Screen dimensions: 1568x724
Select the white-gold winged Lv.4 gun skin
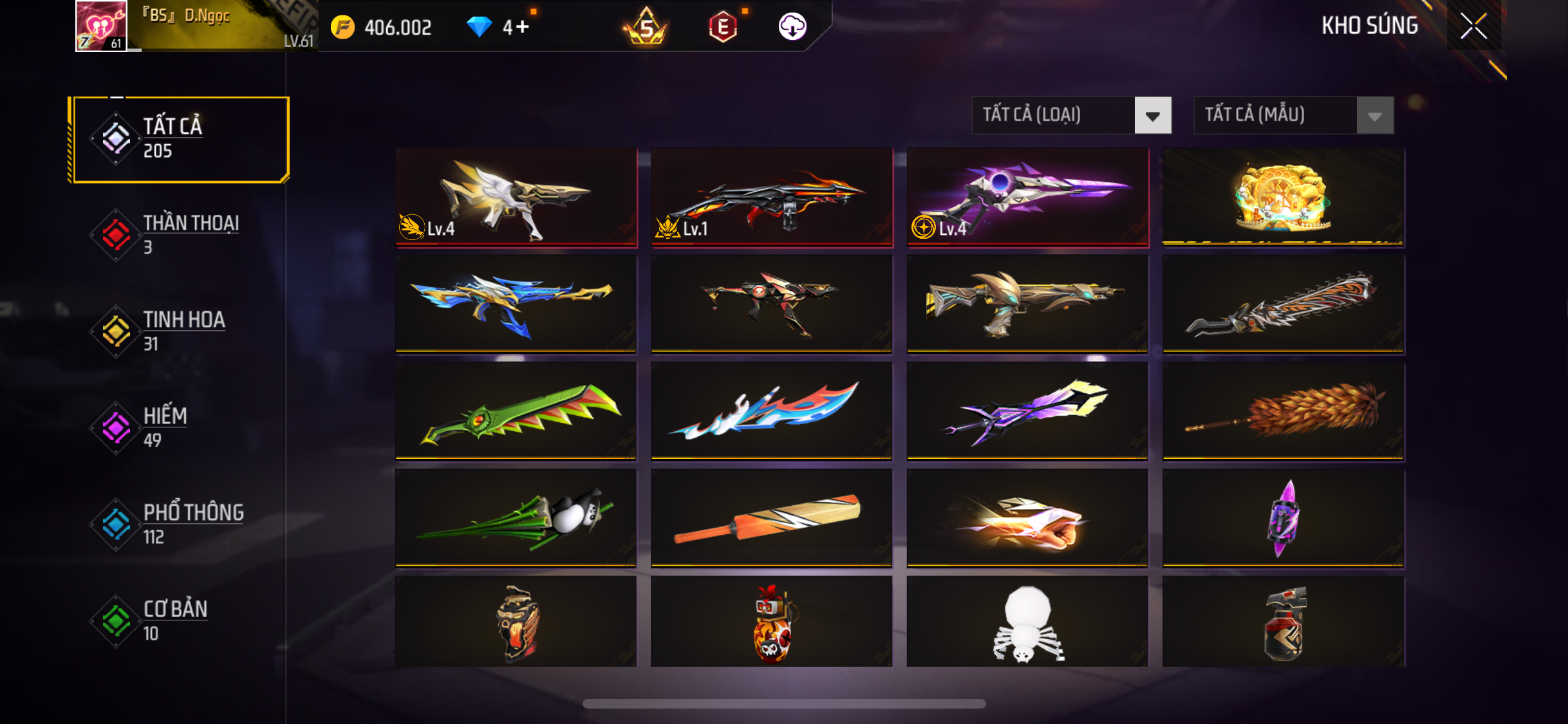pos(516,197)
